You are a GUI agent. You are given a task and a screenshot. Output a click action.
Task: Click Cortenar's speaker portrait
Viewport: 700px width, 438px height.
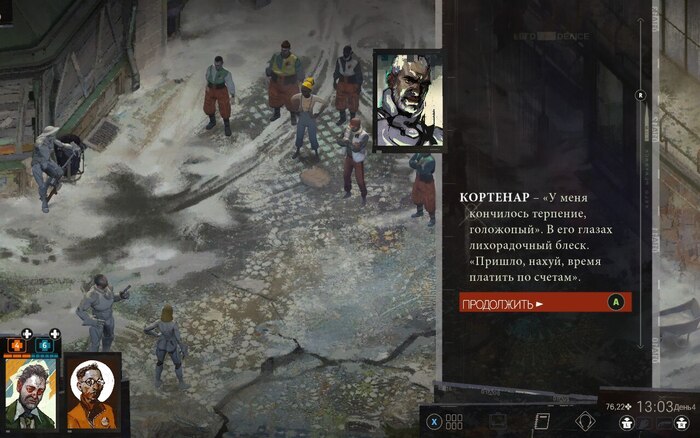[x=407, y=100]
